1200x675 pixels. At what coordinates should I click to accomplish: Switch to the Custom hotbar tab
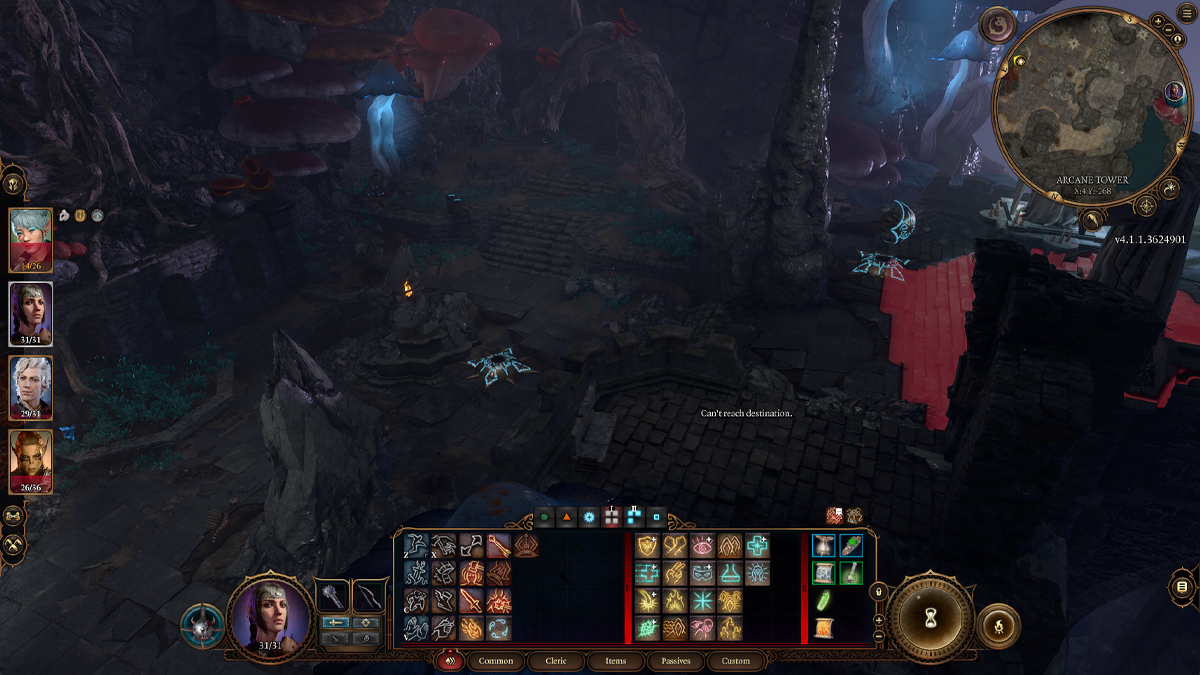(735, 661)
